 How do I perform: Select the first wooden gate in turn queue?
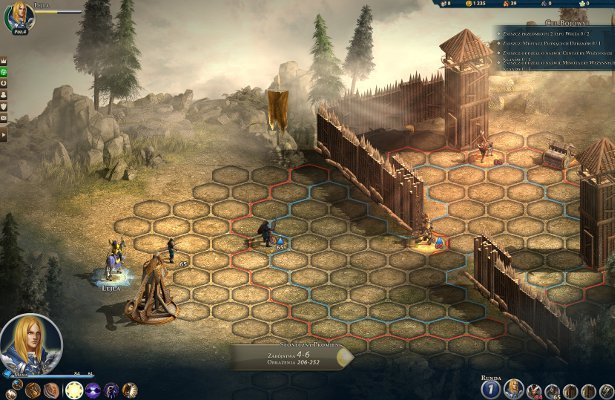point(570,391)
